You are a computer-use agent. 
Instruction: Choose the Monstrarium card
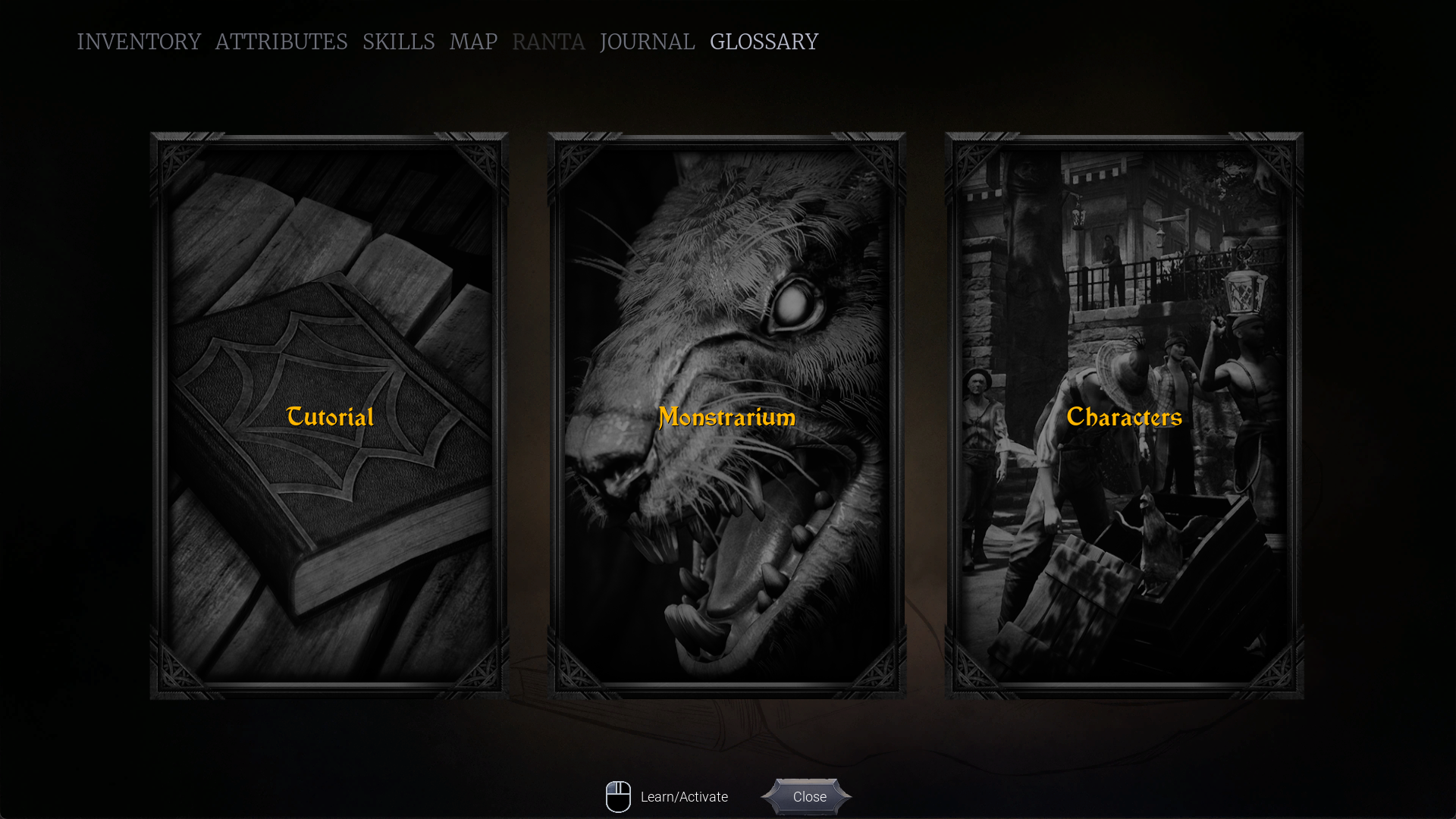point(726,416)
